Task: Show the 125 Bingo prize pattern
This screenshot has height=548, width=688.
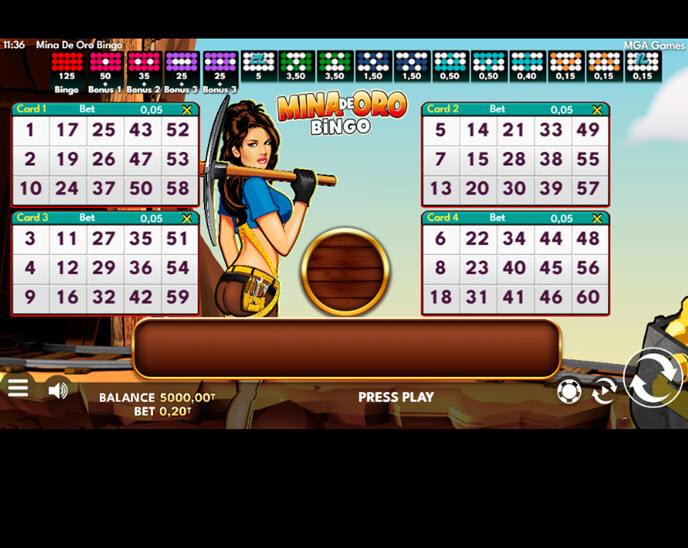Action: click(67, 68)
